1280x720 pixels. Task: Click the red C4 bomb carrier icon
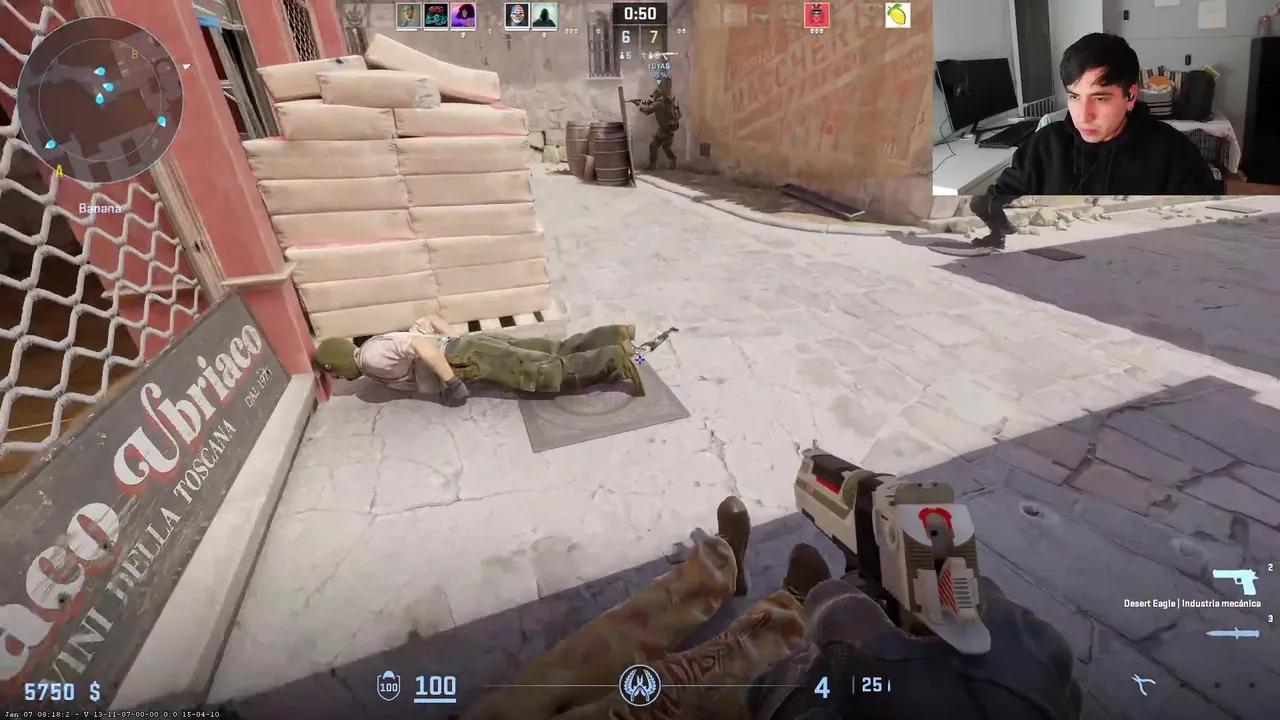[x=817, y=15]
